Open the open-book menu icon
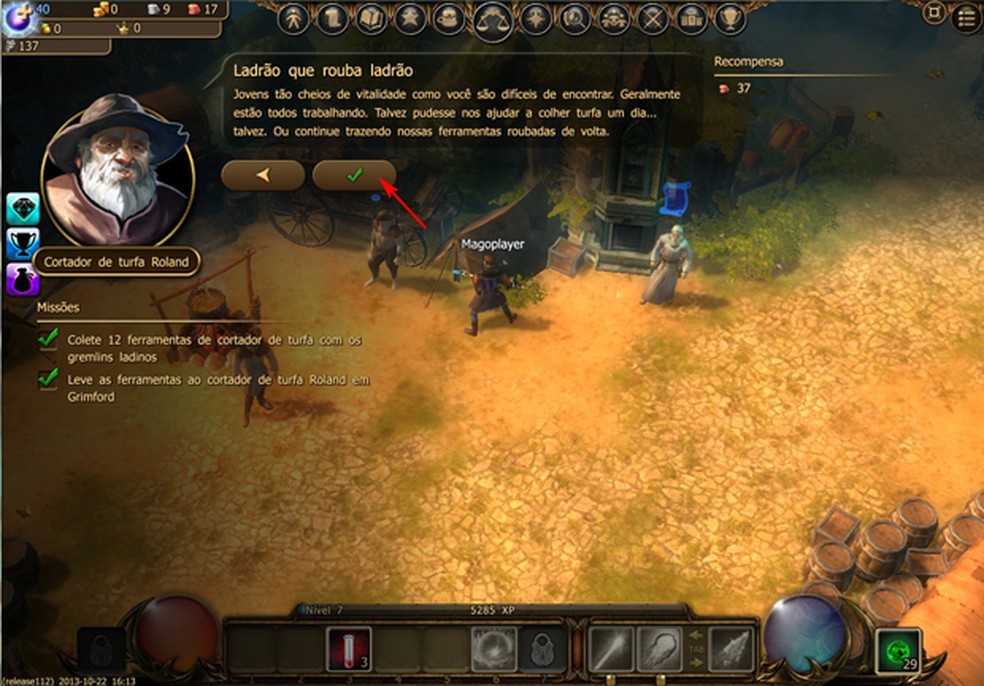This screenshot has height=686, width=984. tap(371, 18)
